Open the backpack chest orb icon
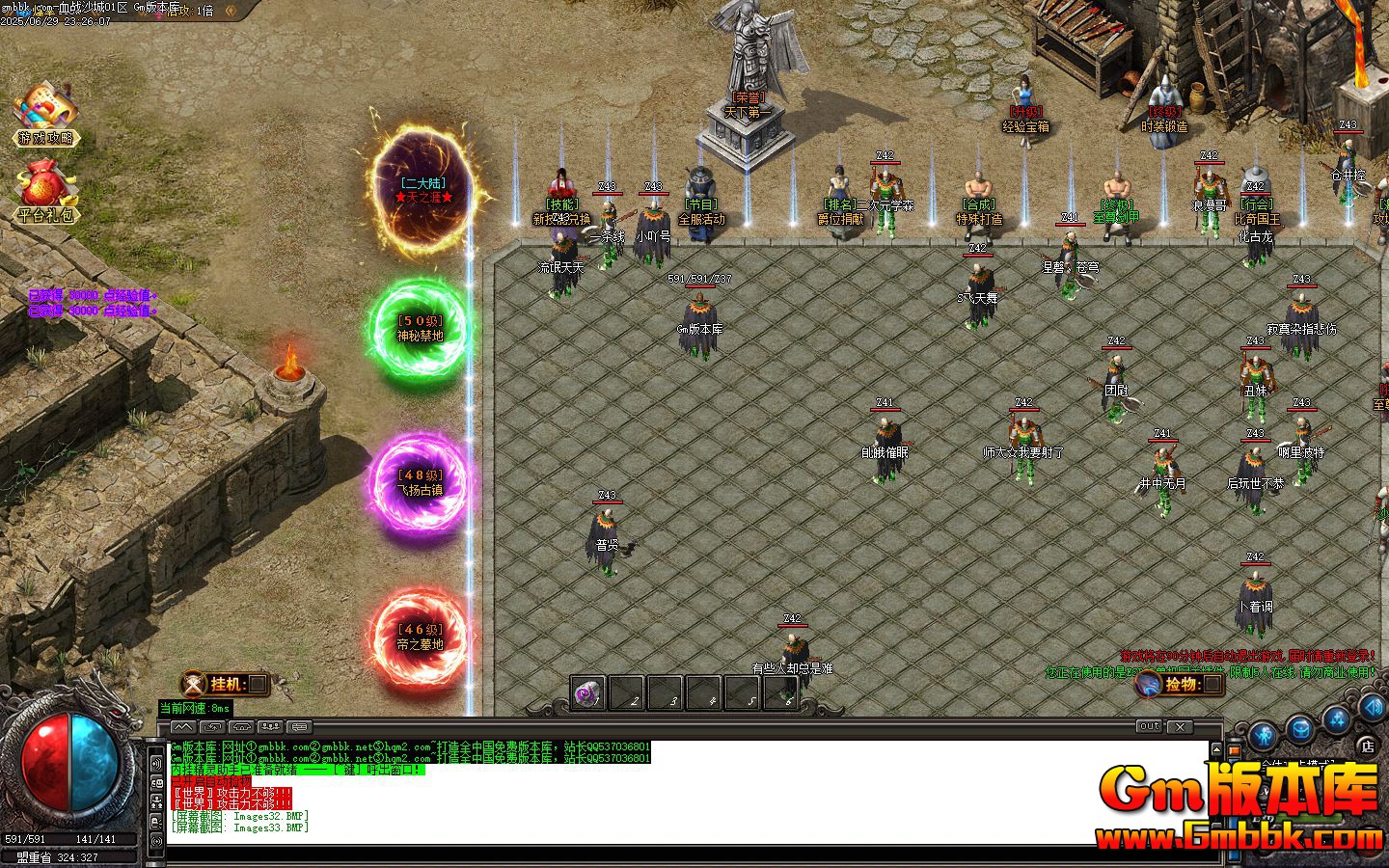1389x868 pixels. (x=1299, y=728)
